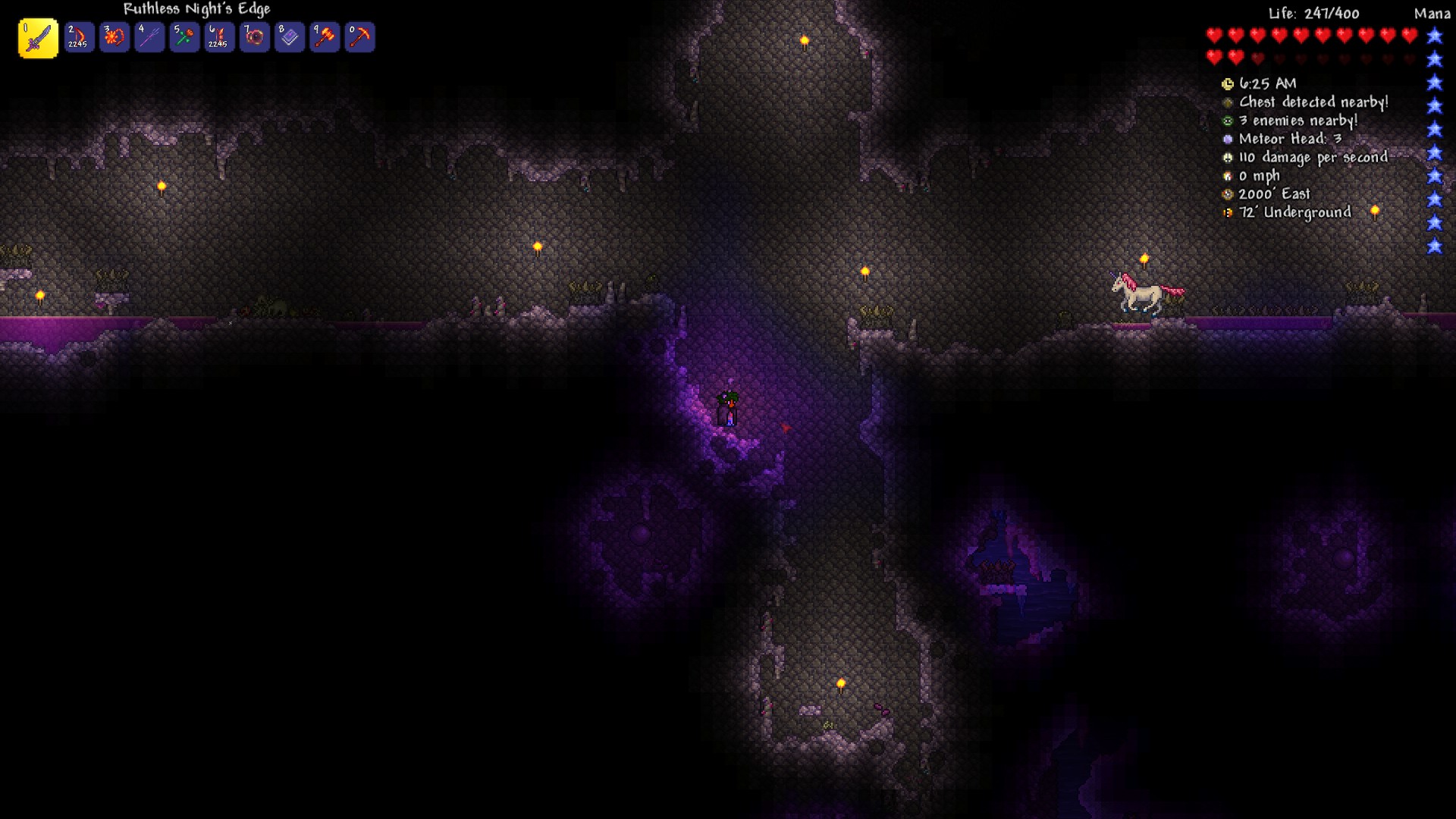The image size is (1456, 819).
Task: Select the green staff in hotbar slot 5
Action: click(x=184, y=38)
